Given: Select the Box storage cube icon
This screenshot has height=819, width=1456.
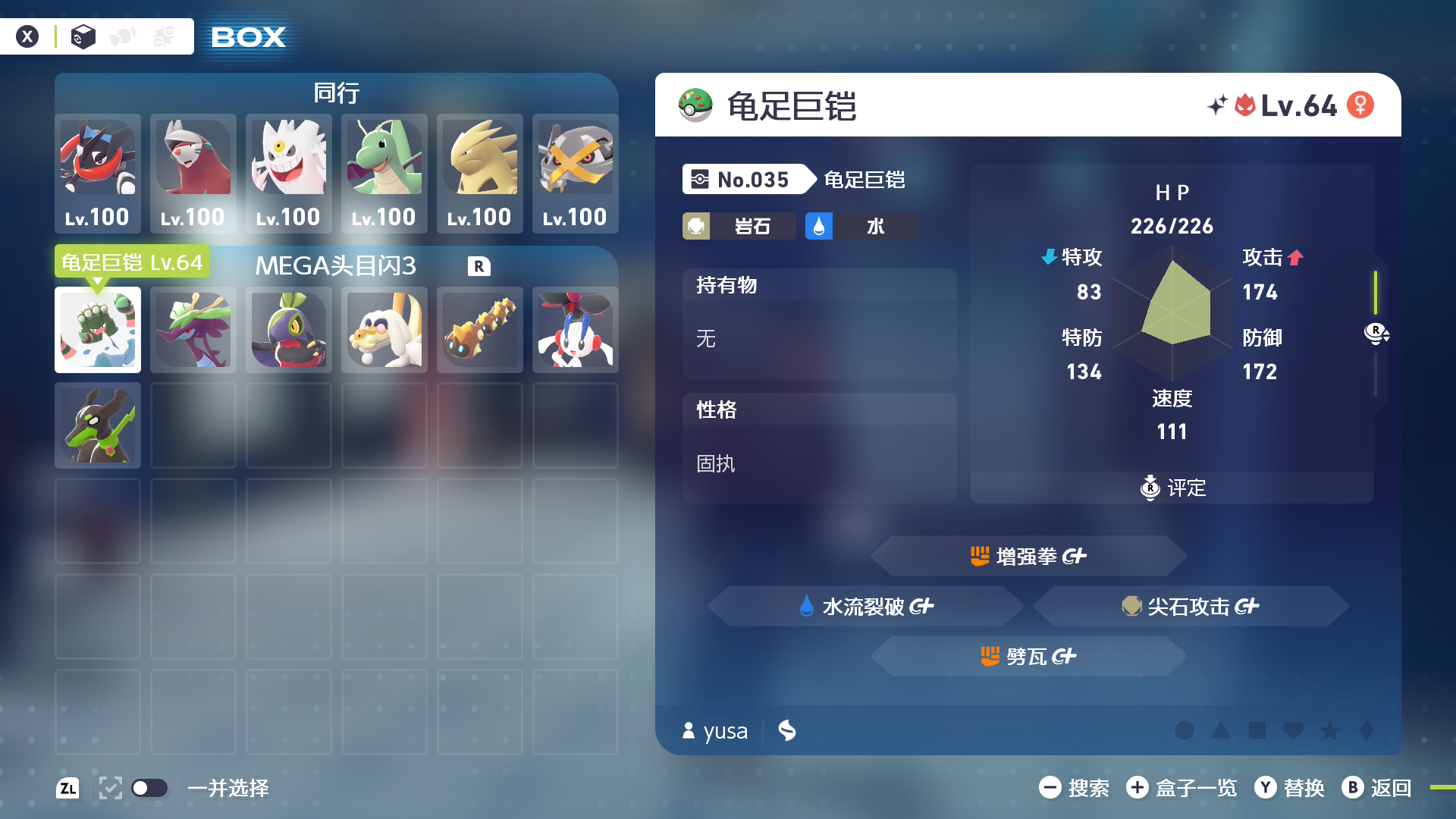Looking at the screenshot, I should 83,36.
